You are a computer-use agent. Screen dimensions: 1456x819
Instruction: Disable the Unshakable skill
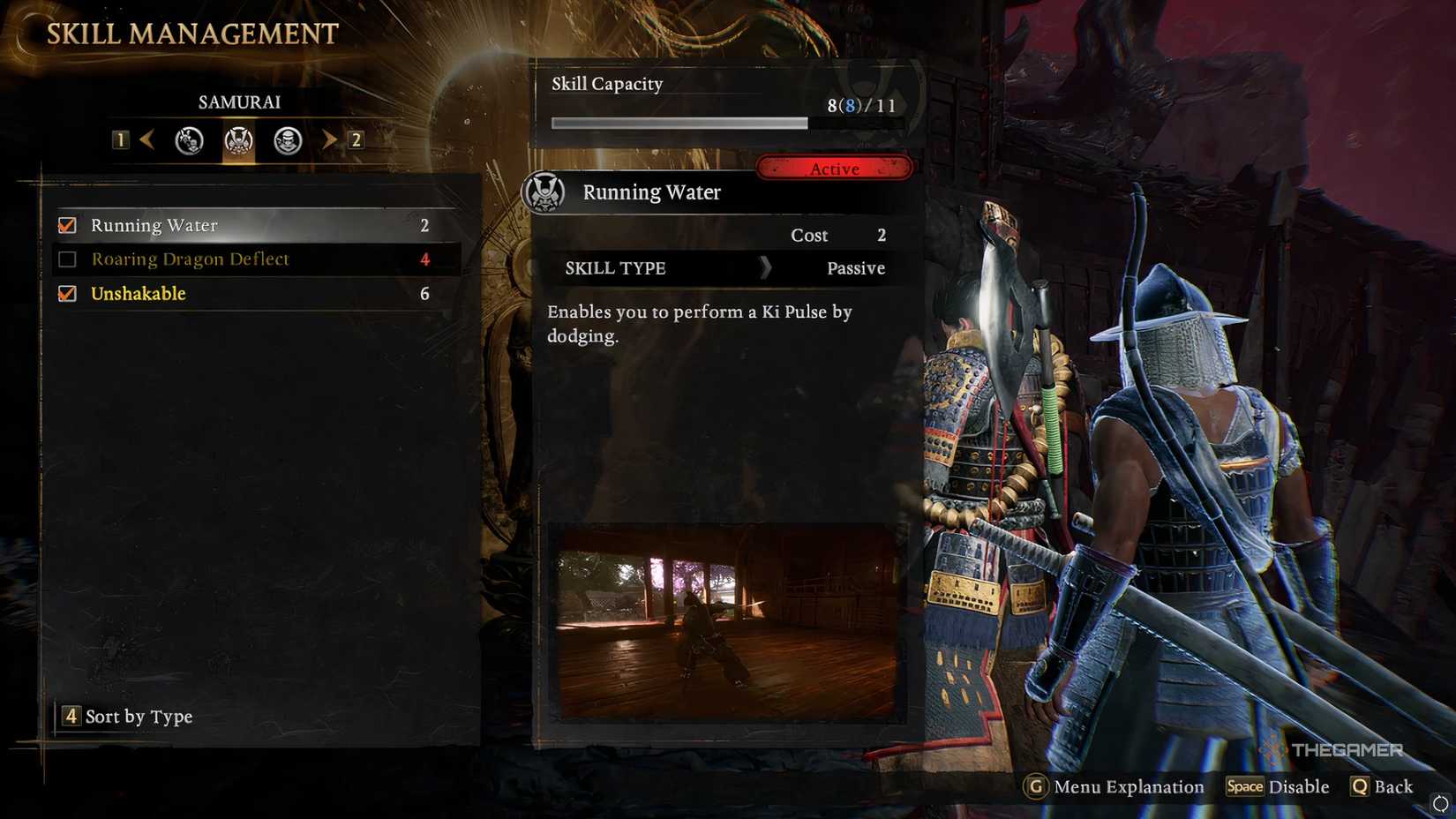tap(66, 293)
